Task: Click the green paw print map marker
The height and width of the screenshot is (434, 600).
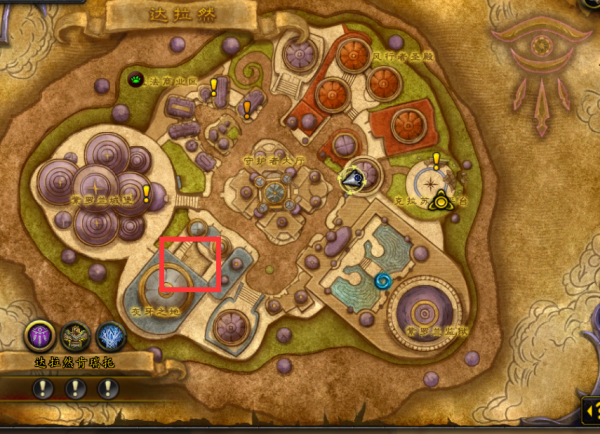Action: coord(137,79)
